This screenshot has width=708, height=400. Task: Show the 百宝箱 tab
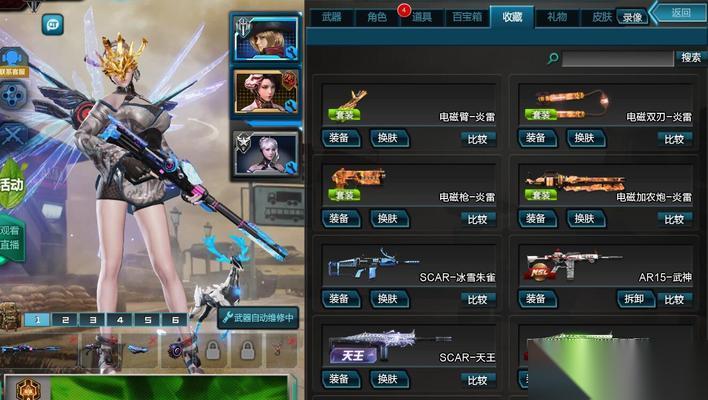coord(467,17)
